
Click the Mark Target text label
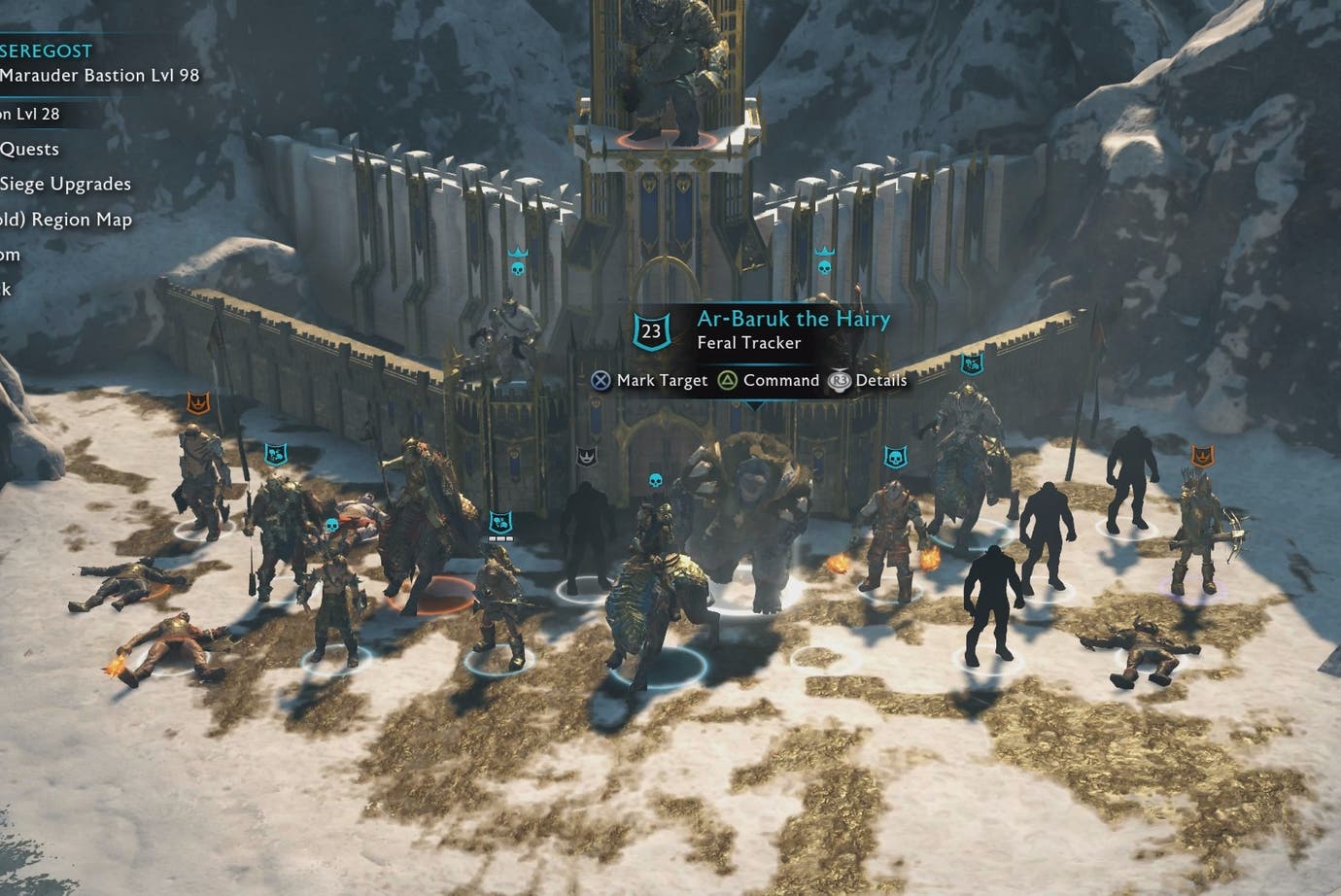pyautogui.click(x=660, y=380)
